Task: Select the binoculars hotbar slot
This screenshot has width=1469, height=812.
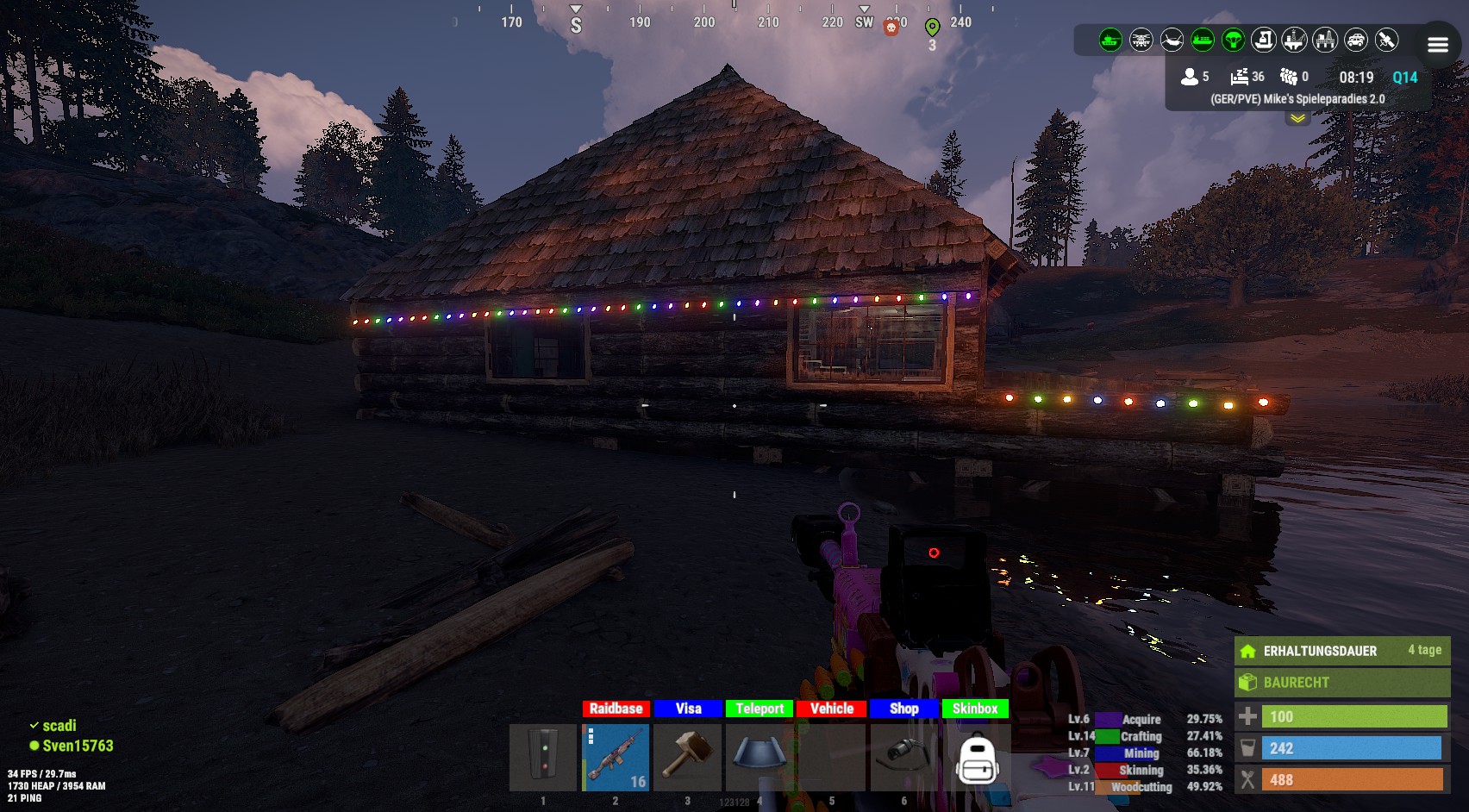Action: pyautogui.click(x=903, y=755)
